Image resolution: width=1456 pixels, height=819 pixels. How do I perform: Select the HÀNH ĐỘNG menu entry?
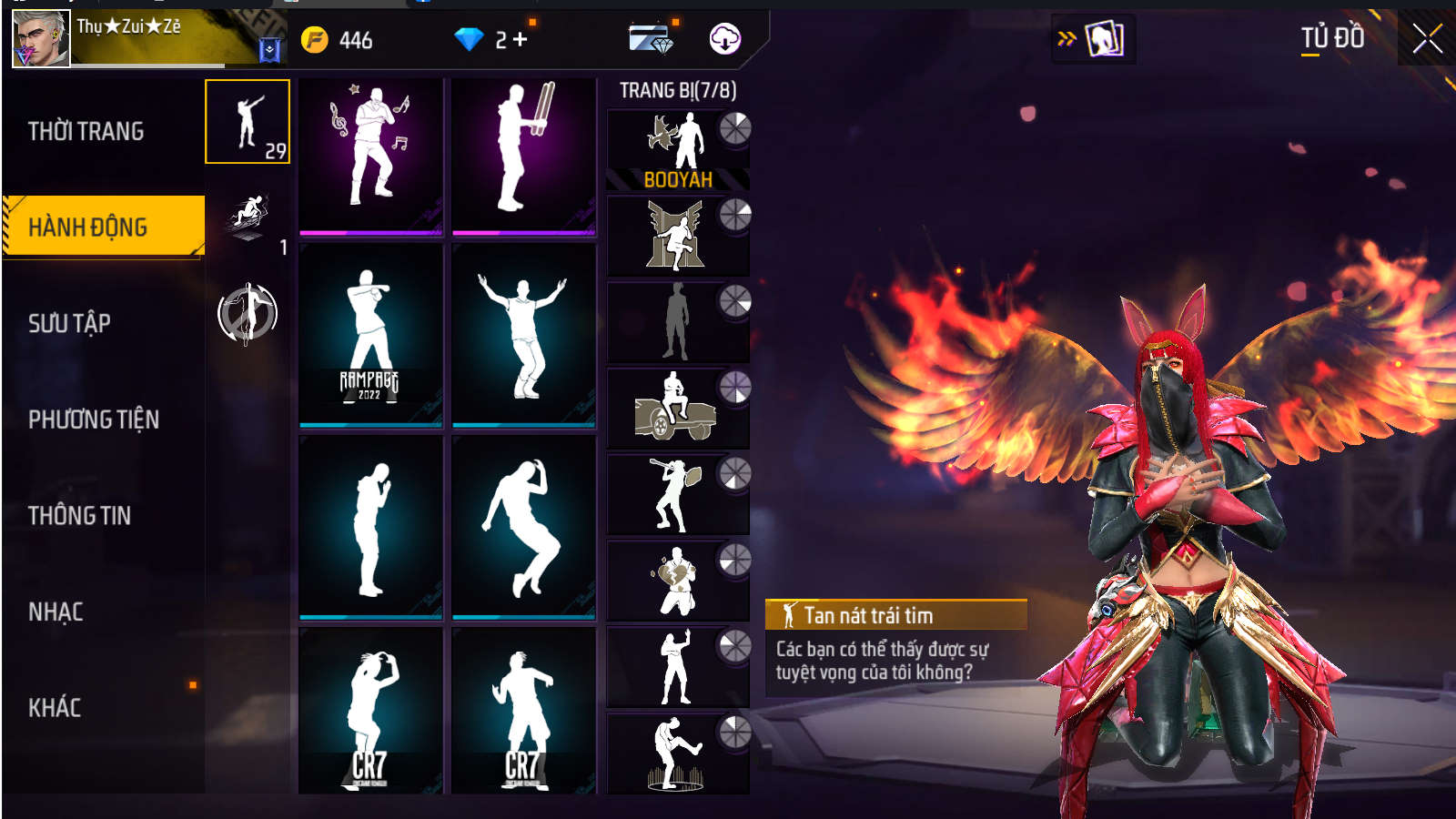[x=88, y=227]
